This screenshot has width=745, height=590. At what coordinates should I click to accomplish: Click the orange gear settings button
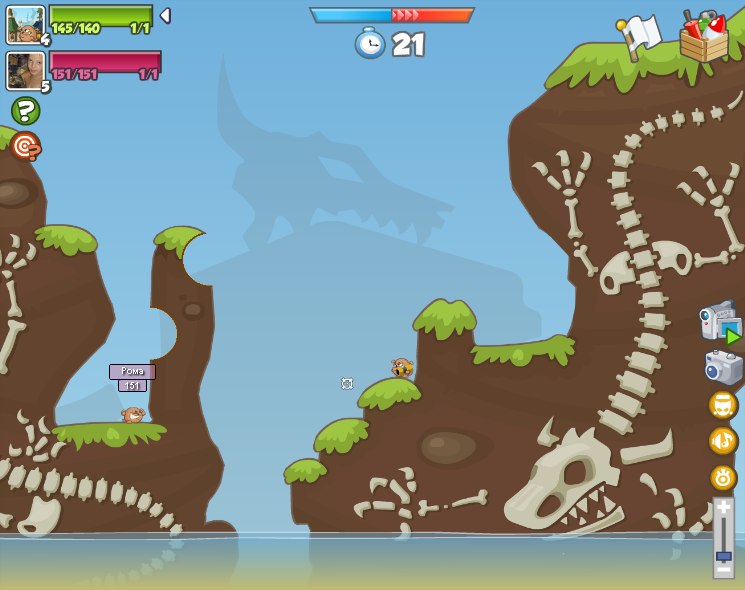723,477
